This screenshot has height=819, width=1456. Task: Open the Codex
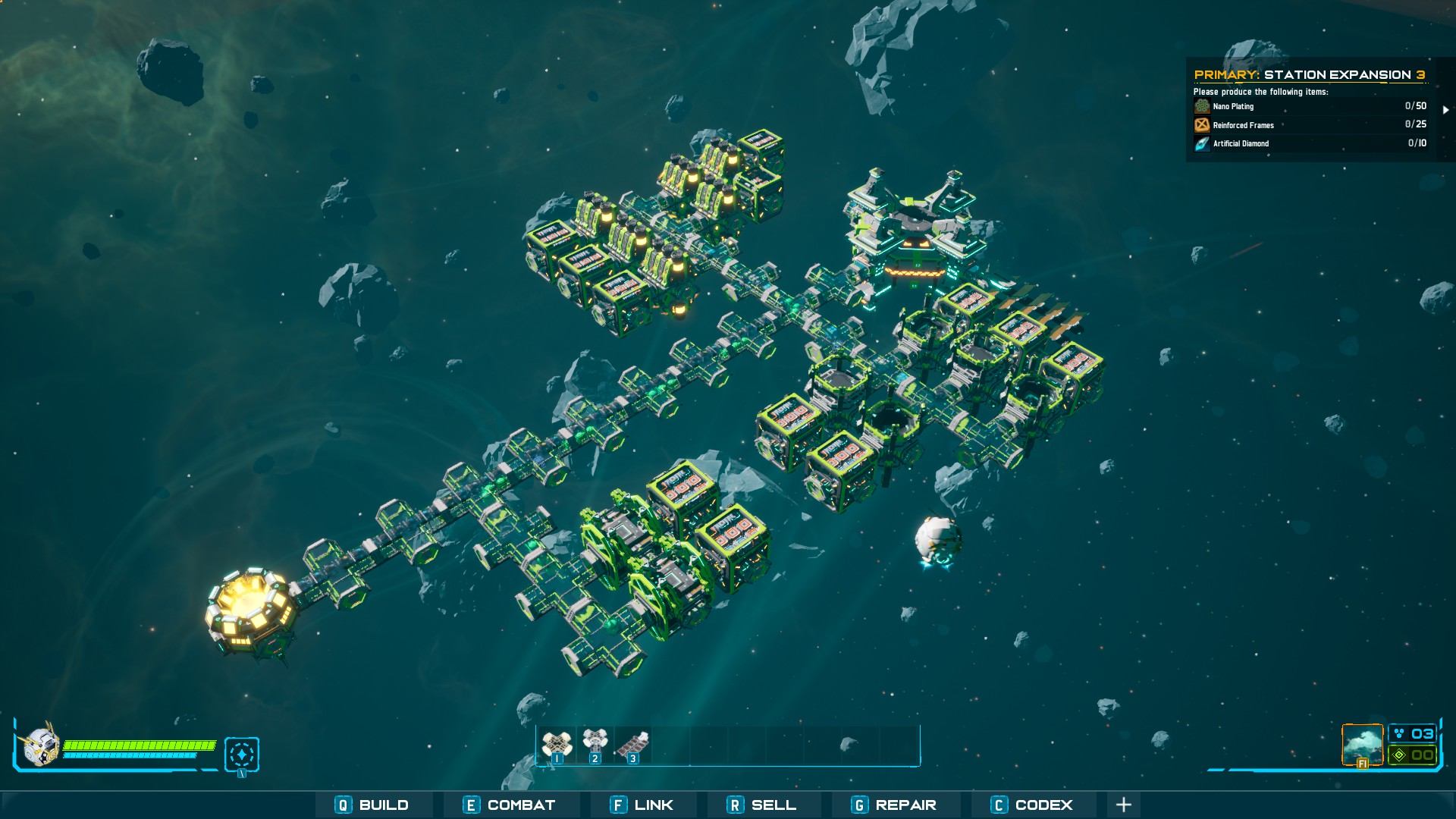point(1032,805)
